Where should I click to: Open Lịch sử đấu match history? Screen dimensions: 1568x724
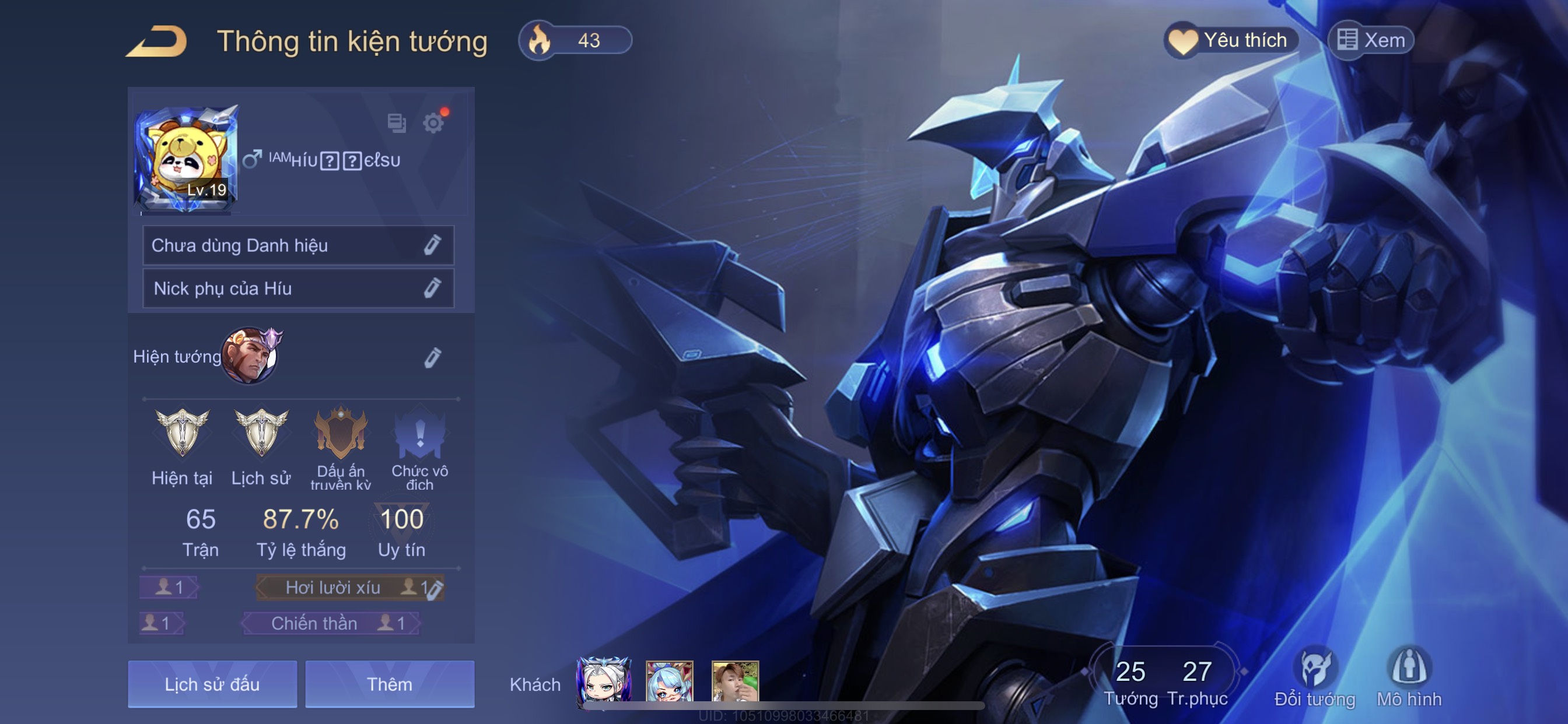tap(212, 684)
